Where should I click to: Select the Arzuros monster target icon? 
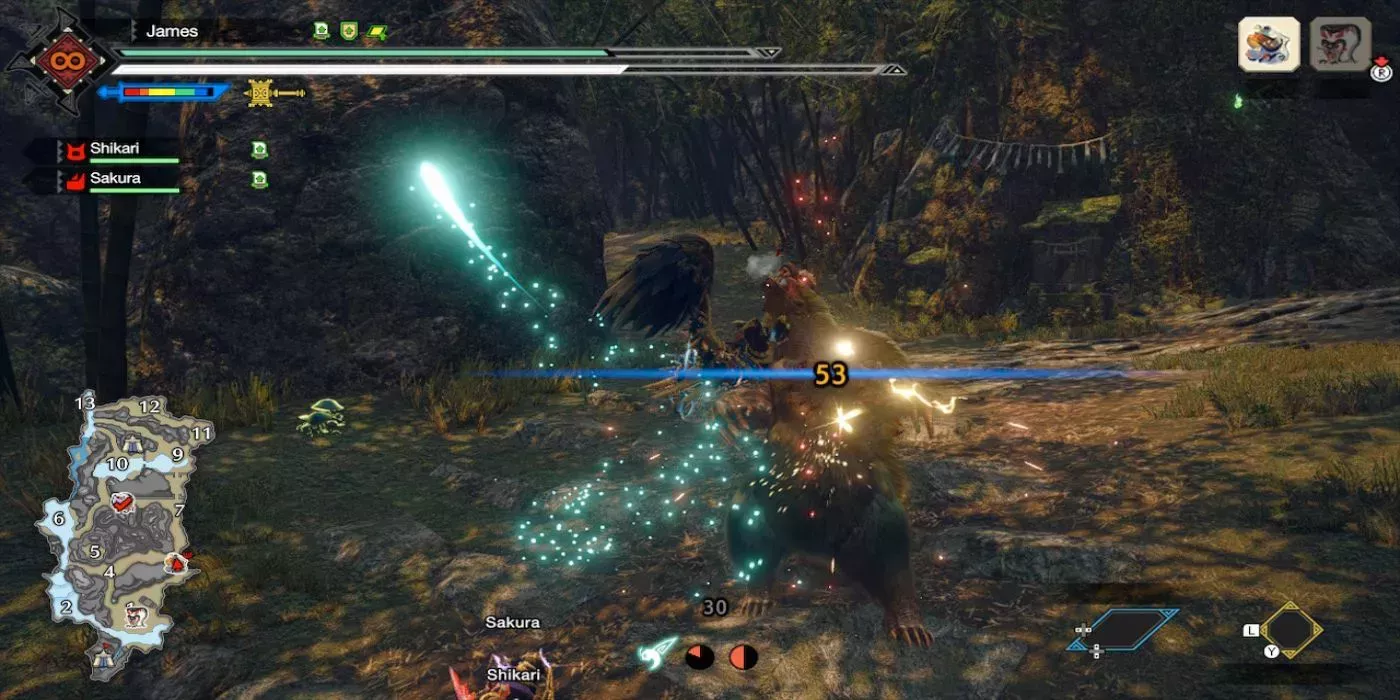(1340, 45)
